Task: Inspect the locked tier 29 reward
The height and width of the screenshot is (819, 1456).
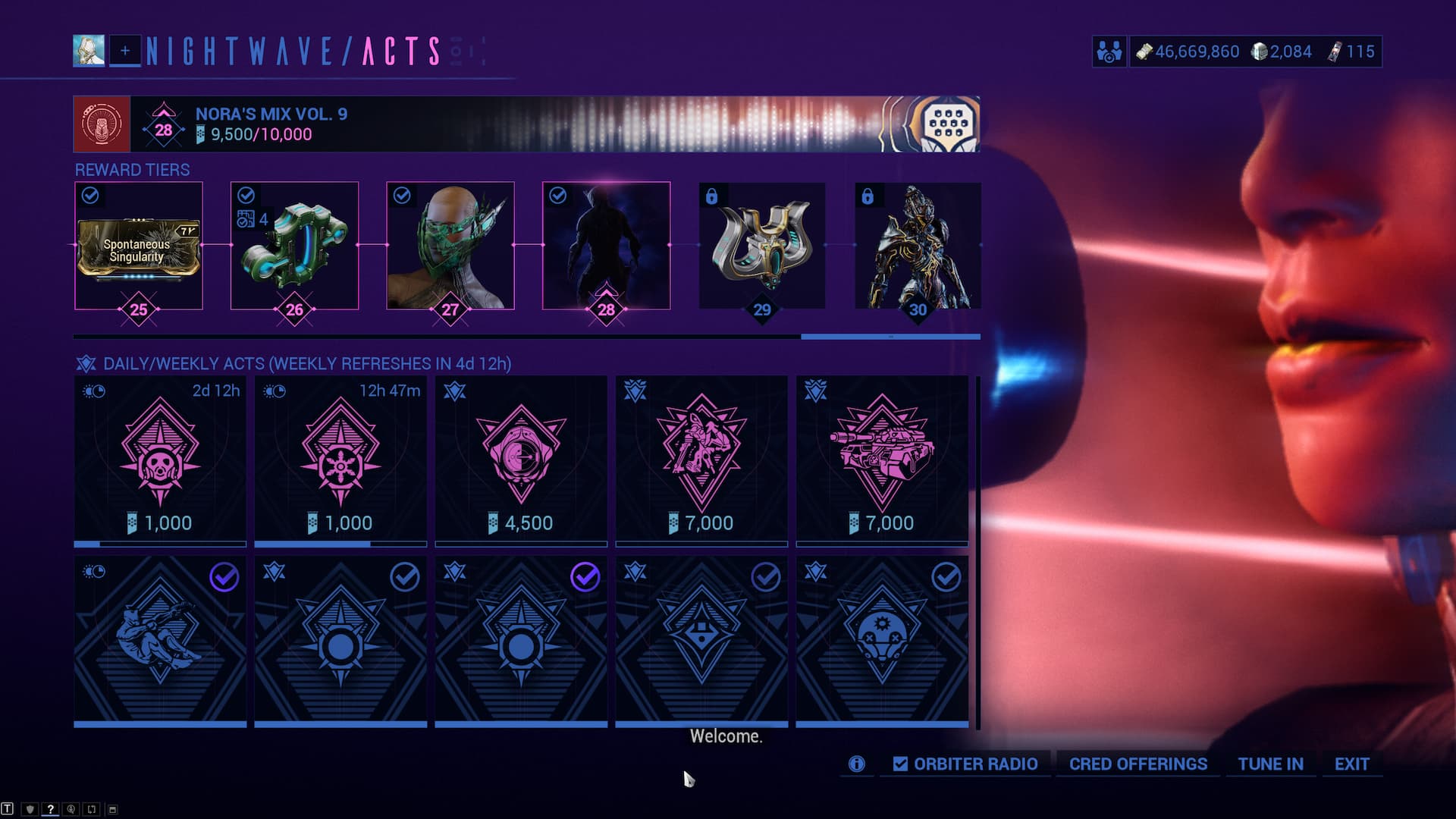Action: point(762,246)
